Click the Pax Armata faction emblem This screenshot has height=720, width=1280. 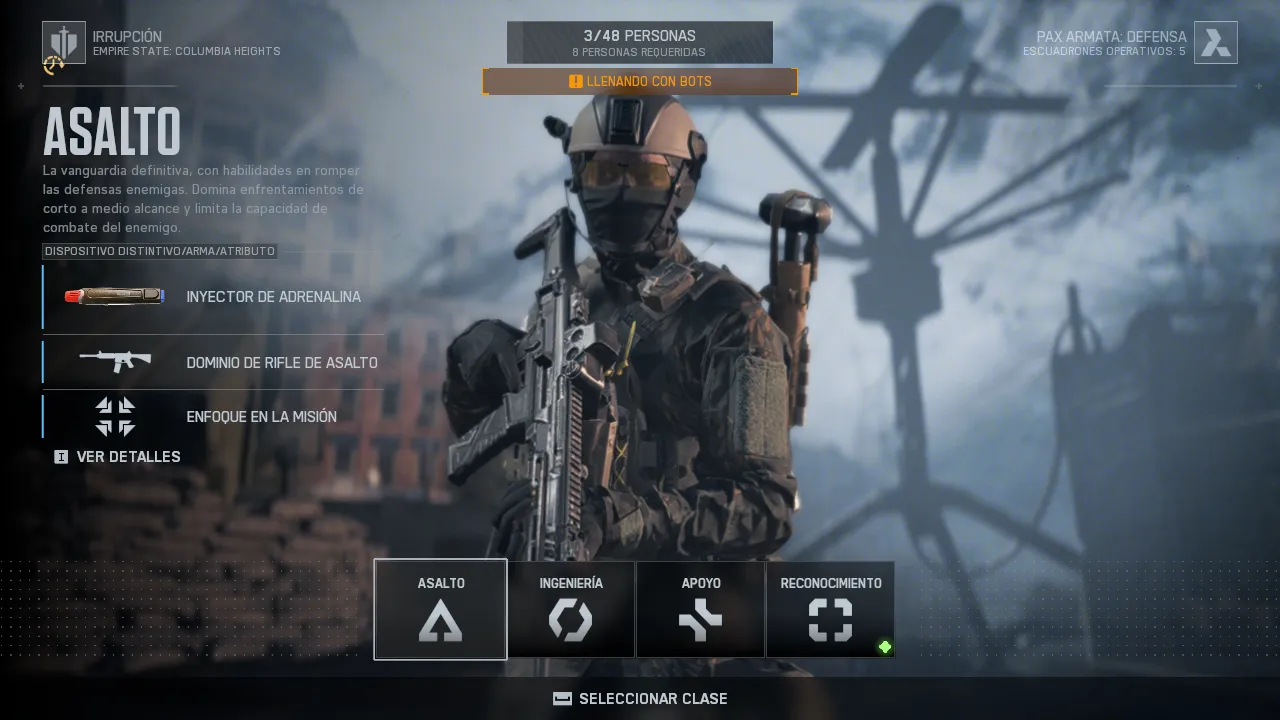(x=1215, y=43)
